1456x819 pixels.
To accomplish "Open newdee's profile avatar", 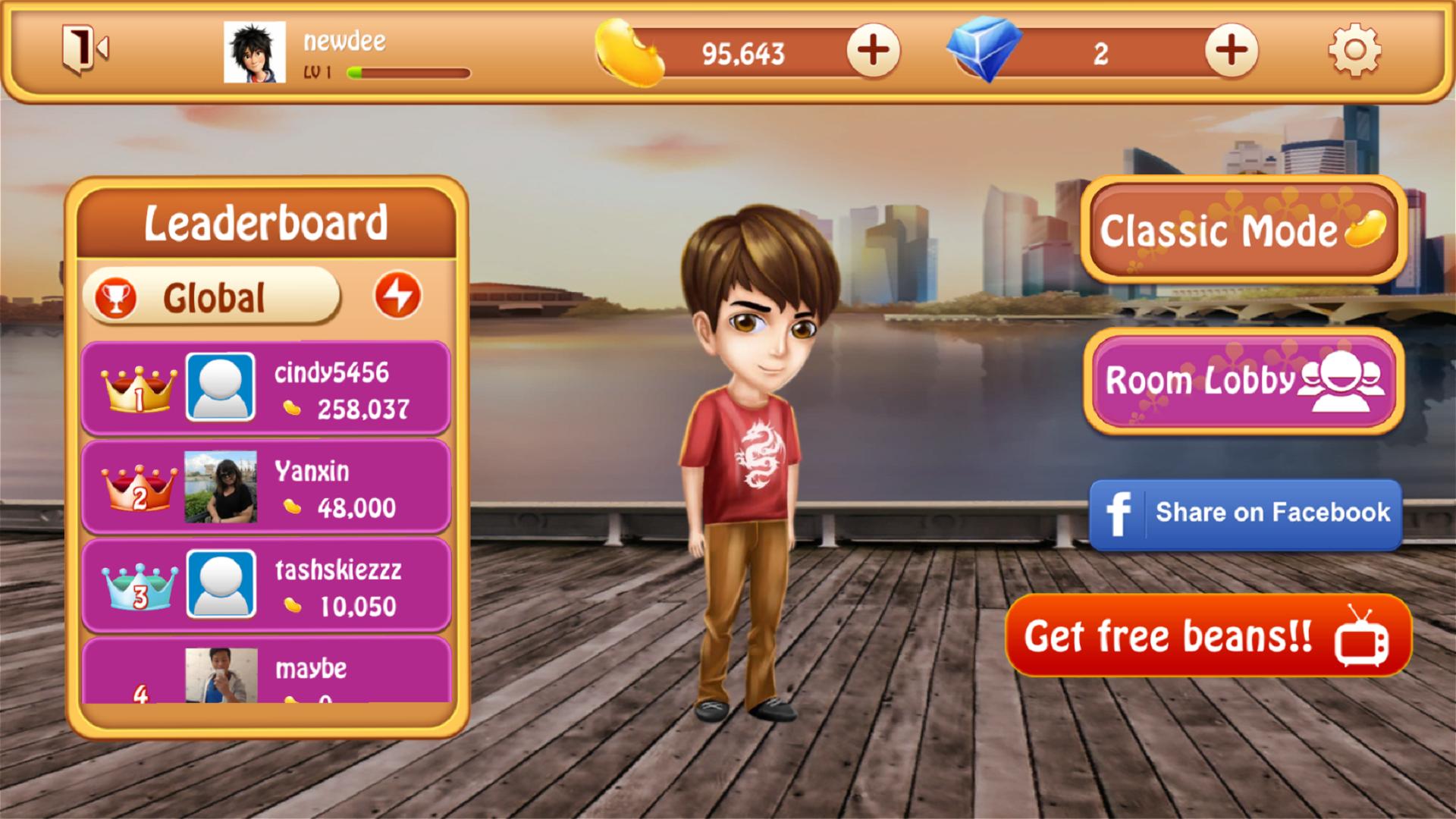I will [255, 52].
